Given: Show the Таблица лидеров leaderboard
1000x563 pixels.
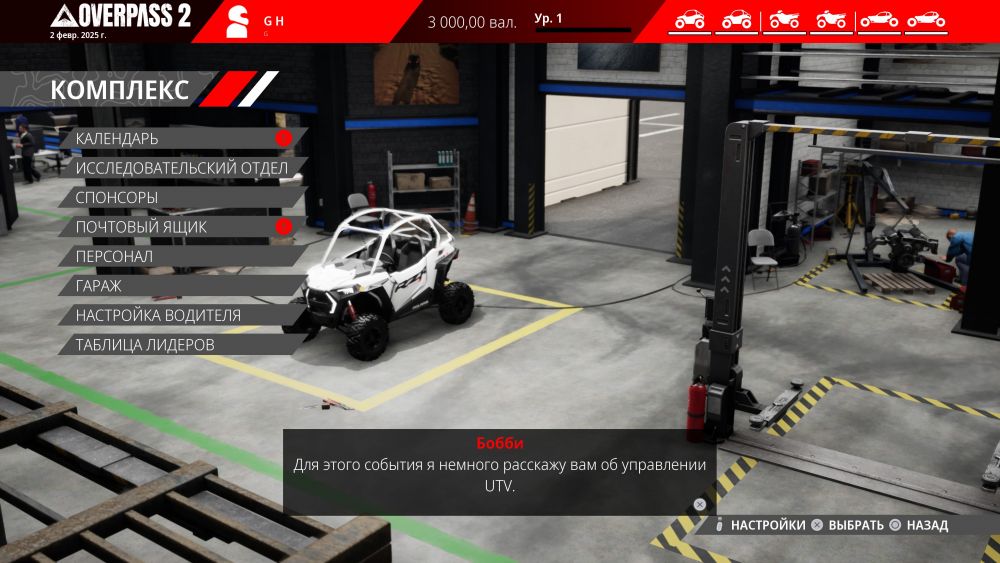Looking at the screenshot, I should pos(145,345).
